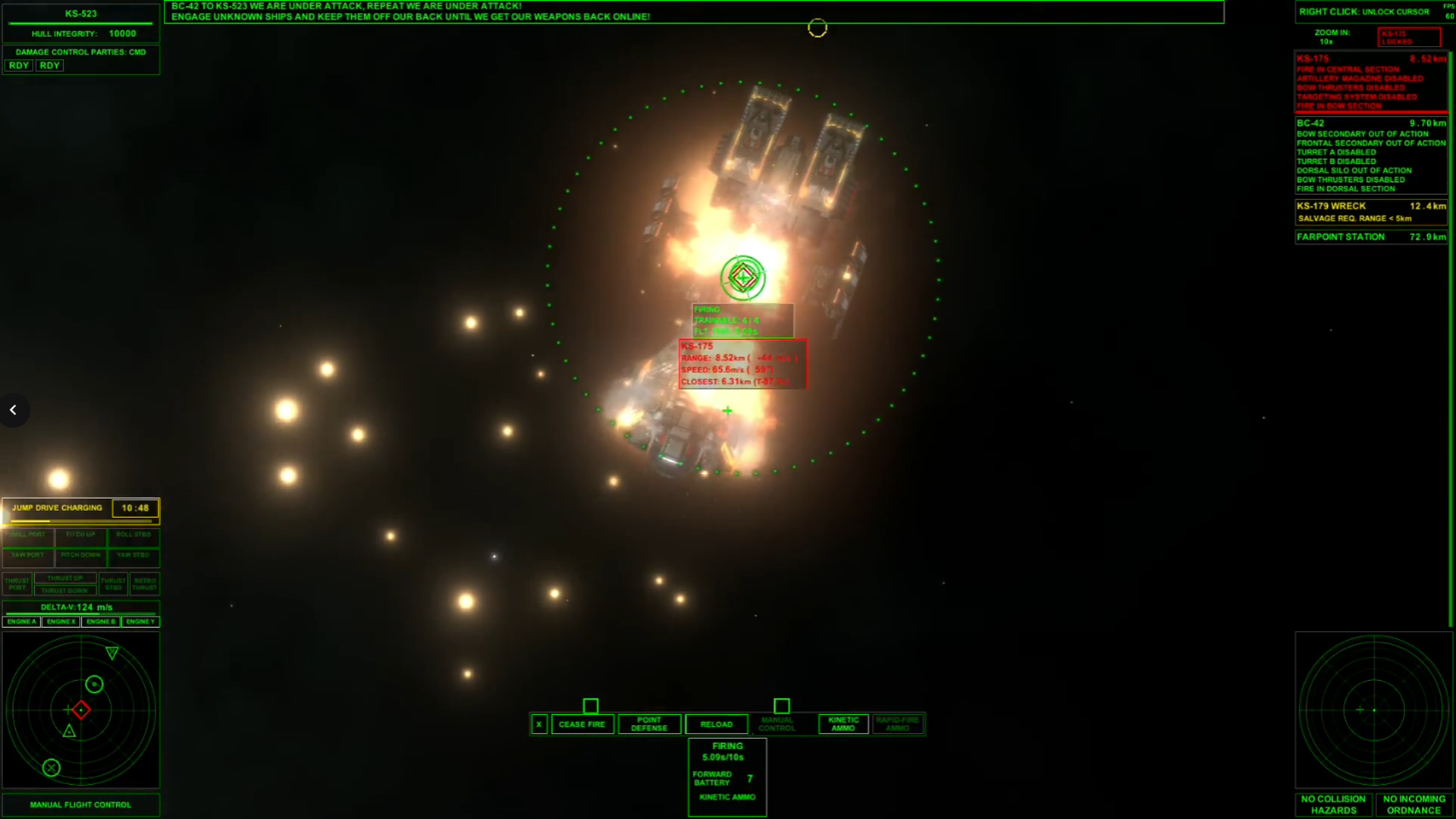Activate Point Defense
The width and height of the screenshot is (1456, 819).
[x=649, y=724]
